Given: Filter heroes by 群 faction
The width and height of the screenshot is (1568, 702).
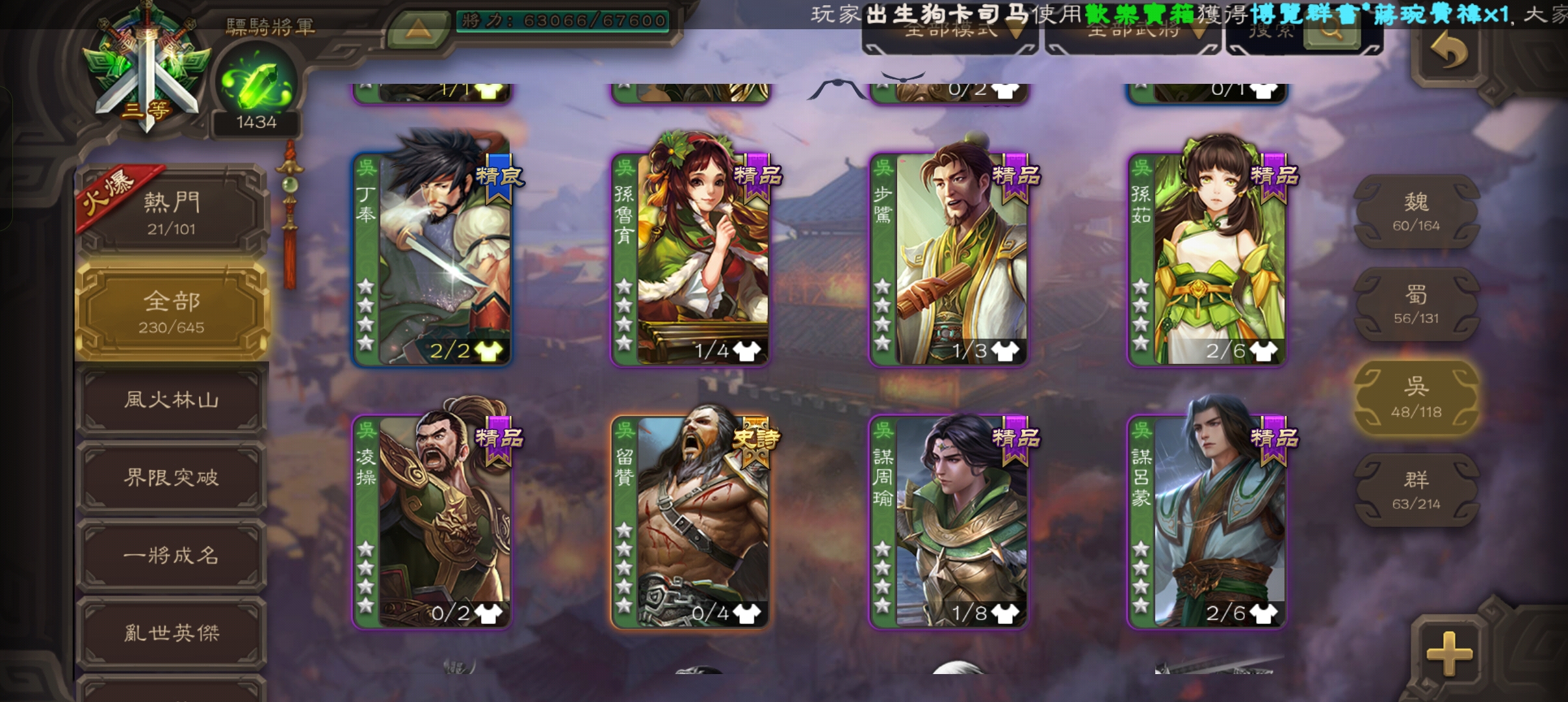Looking at the screenshot, I should [x=1416, y=489].
